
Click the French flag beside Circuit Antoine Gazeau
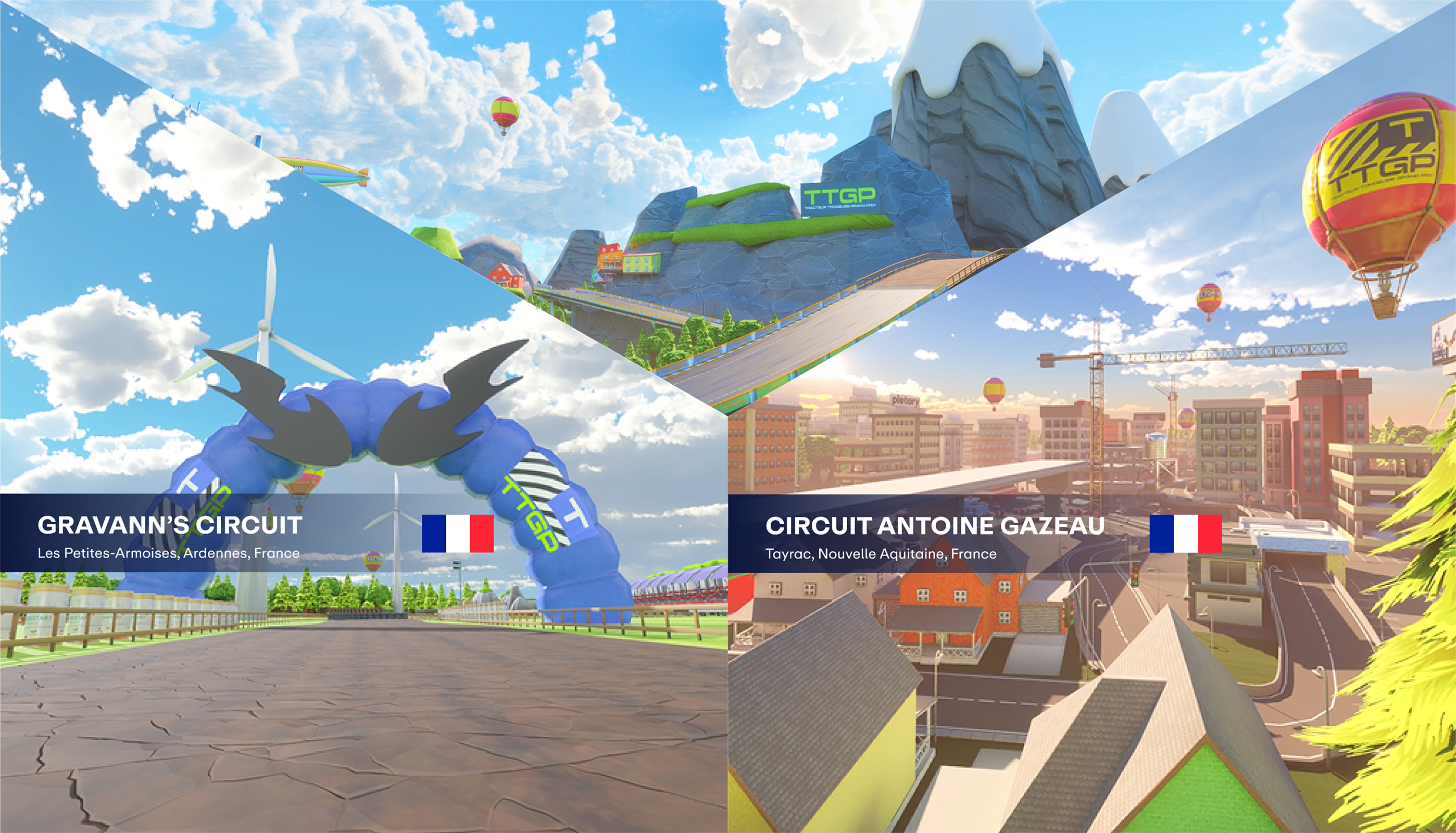coord(1185,534)
